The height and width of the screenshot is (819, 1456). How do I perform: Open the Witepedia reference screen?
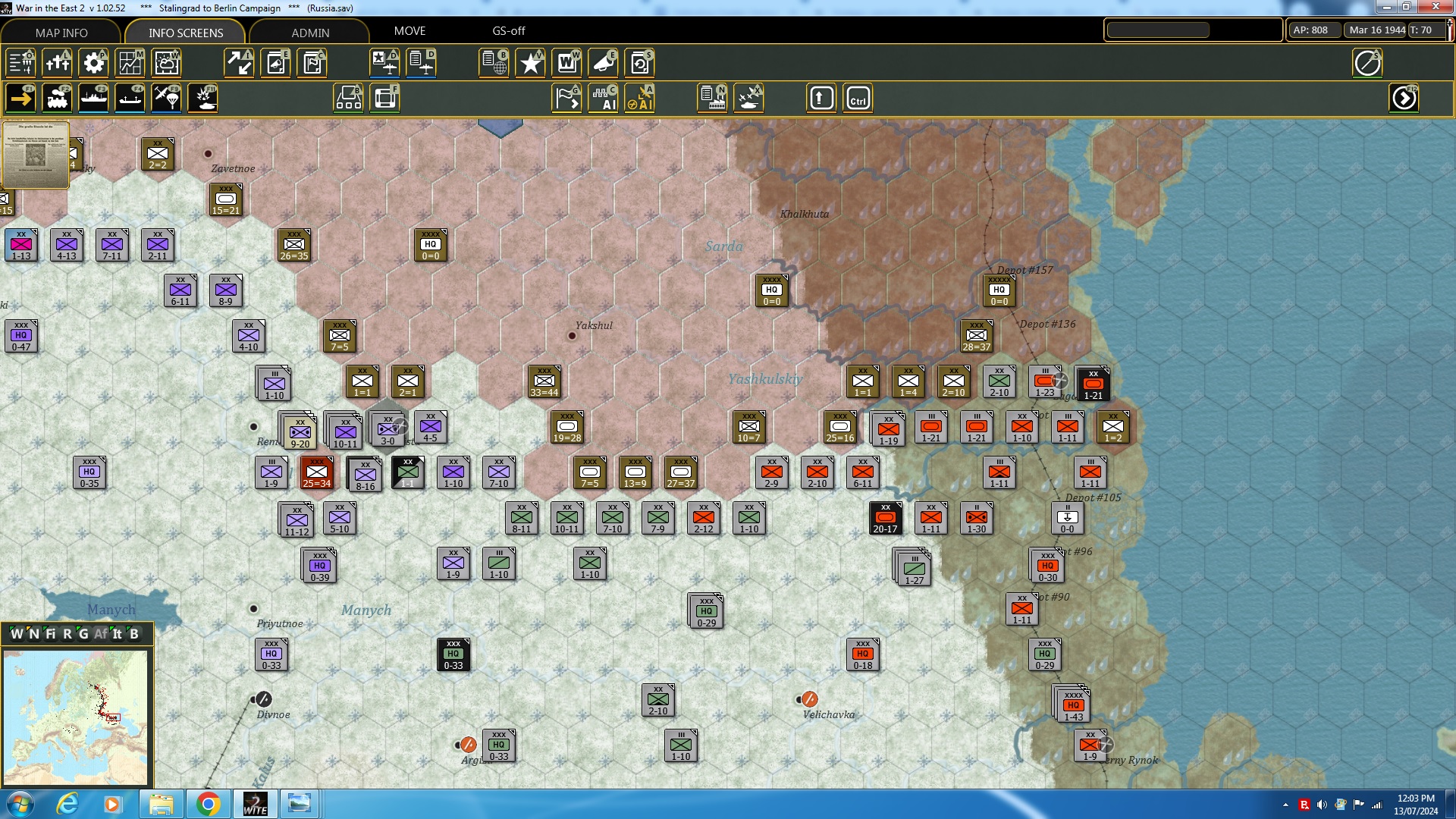coord(568,63)
